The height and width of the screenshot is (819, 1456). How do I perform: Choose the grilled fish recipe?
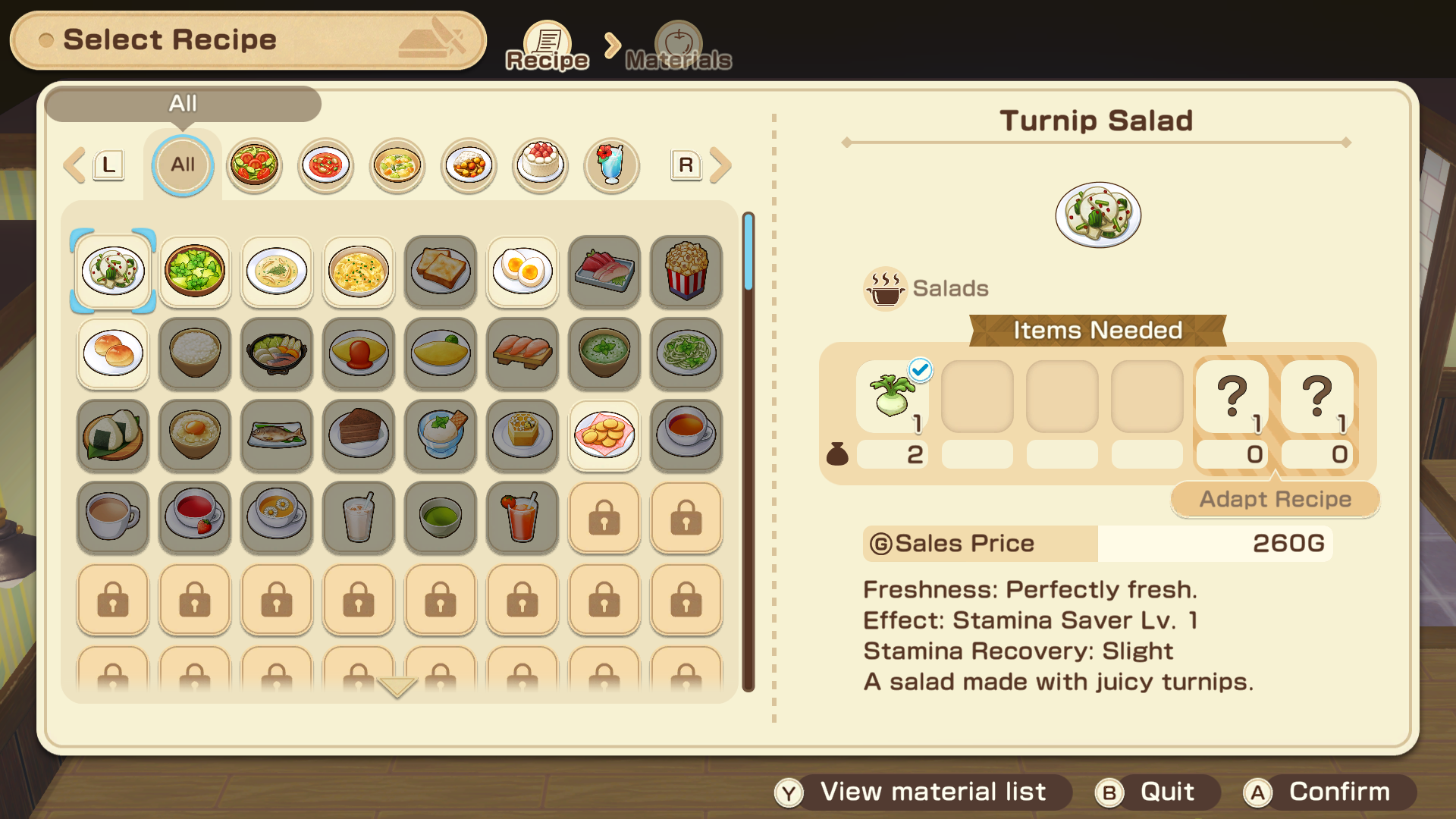[x=277, y=435]
